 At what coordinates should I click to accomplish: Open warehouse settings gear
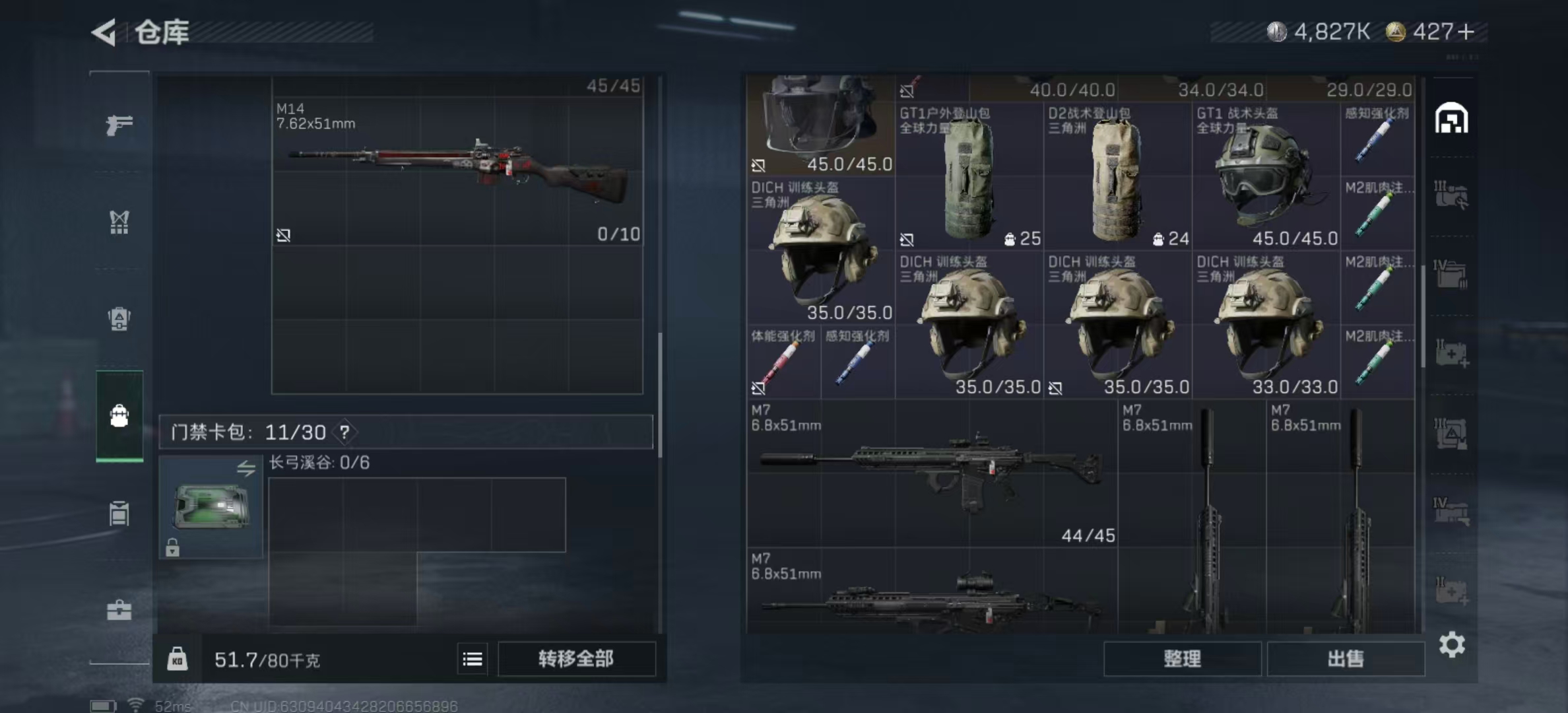[1452, 644]
